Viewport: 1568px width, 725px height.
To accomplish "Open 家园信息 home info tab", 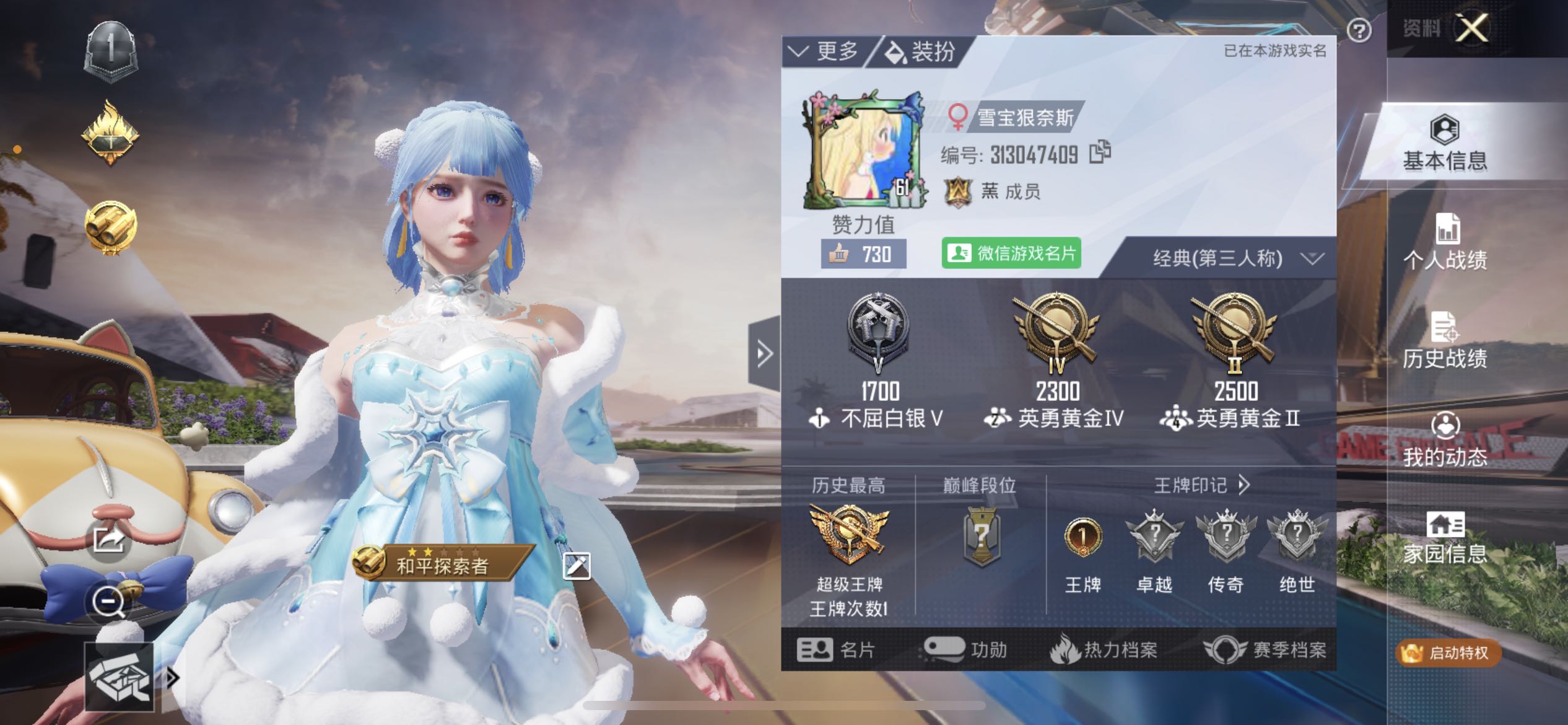I will click(1445, 538).
